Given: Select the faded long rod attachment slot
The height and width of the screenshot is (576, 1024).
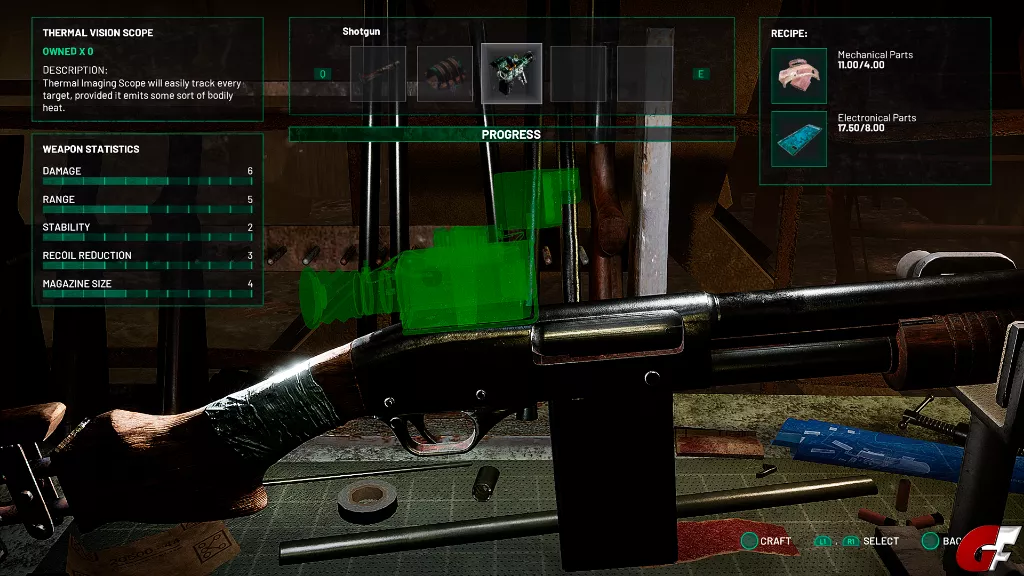Looking at the screenshot, I should [x=378, y=74].
